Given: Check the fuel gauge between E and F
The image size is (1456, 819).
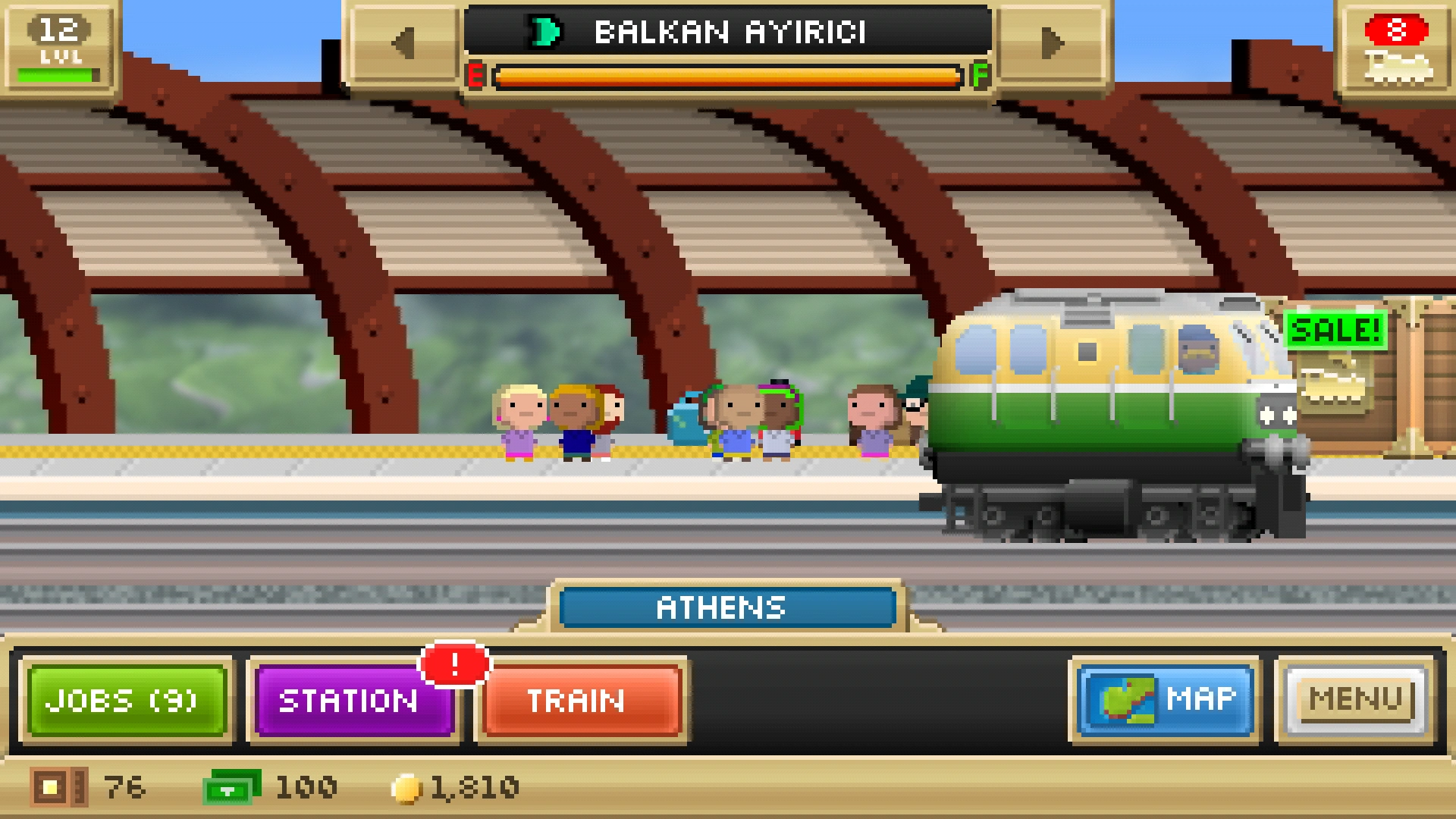Looking at the screenshot, I should click(x=728, y=75).
